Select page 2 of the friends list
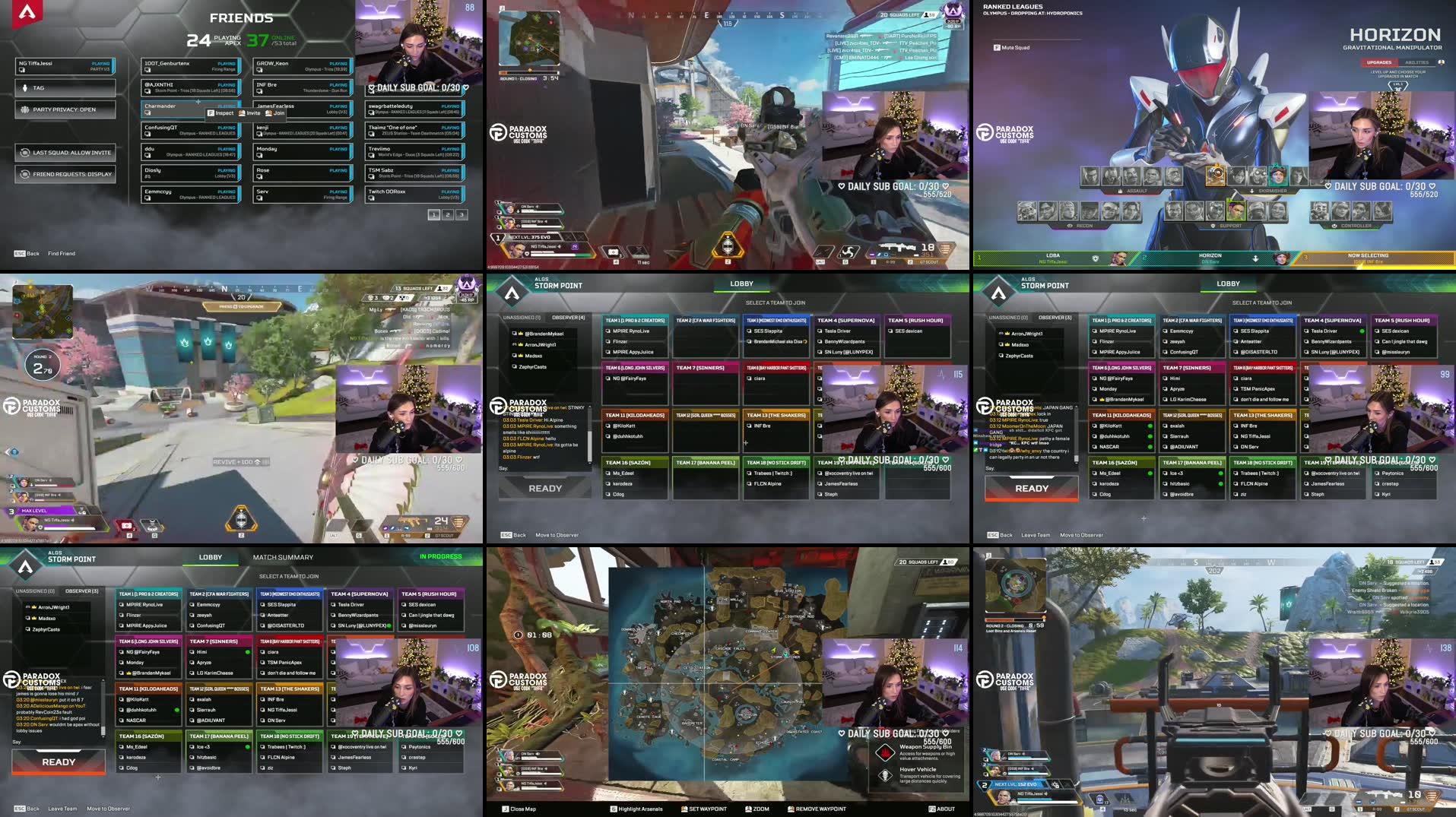Image resolution: width=1456 pixels, height=817 pixels. (447, 215)
